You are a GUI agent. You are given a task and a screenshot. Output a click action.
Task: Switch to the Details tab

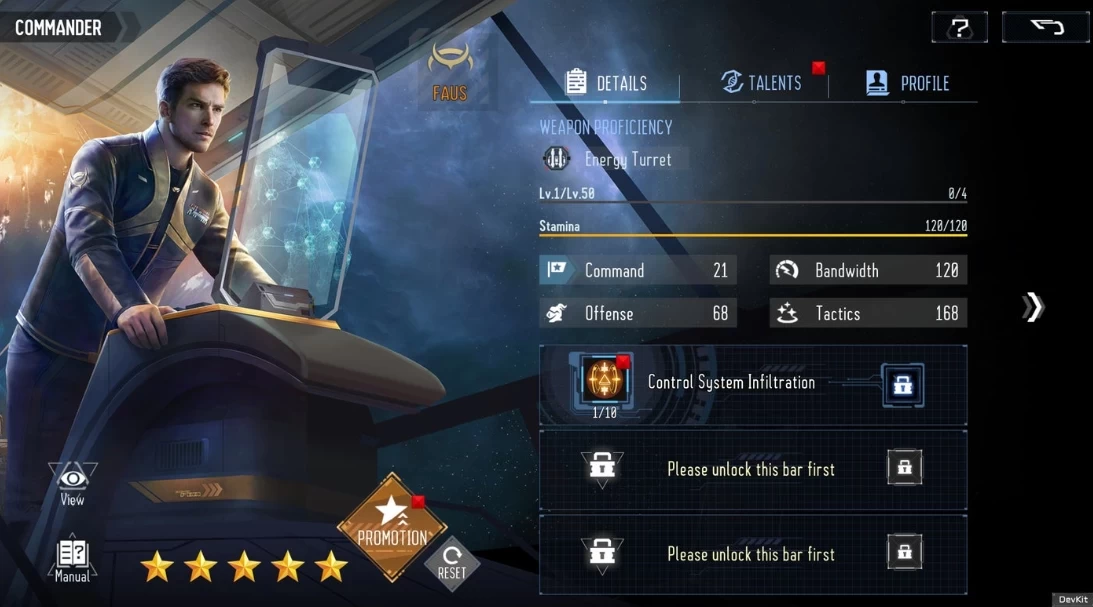coord(606,83)
